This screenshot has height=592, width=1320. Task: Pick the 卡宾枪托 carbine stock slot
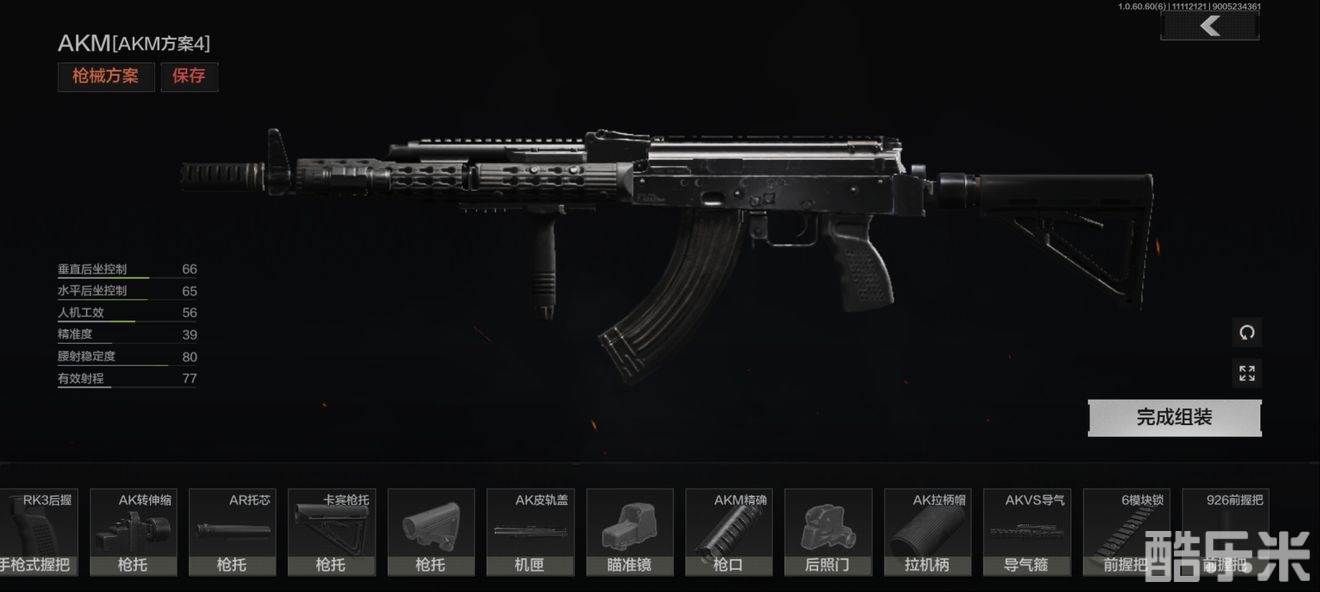click(x=331, y=532)
